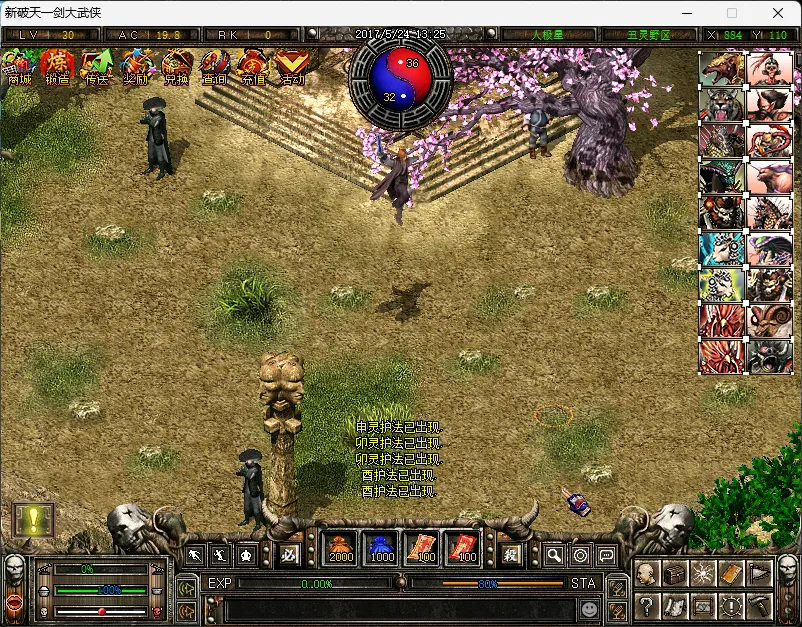Open the 充值 recharge icon
Screen dimensions: 802x627
pyautogui.click(x=253, y=67)
